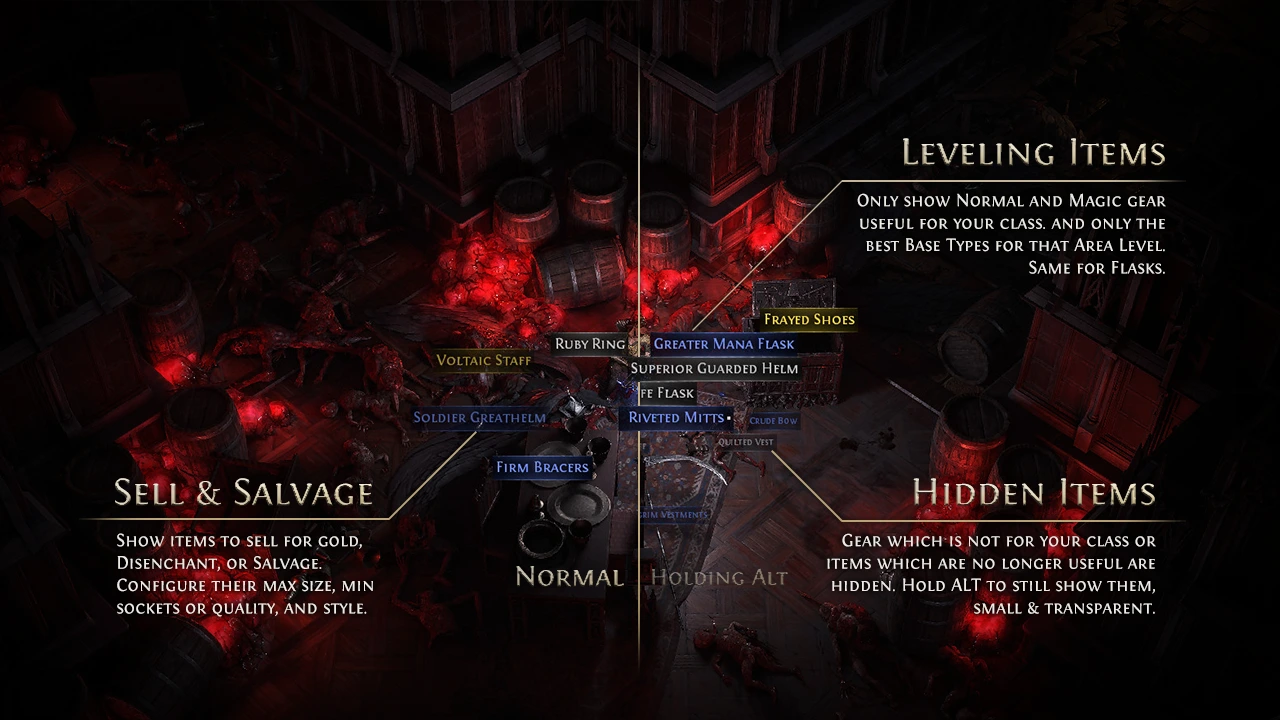Select the small Crude Bow label

(x=773, y=421)
